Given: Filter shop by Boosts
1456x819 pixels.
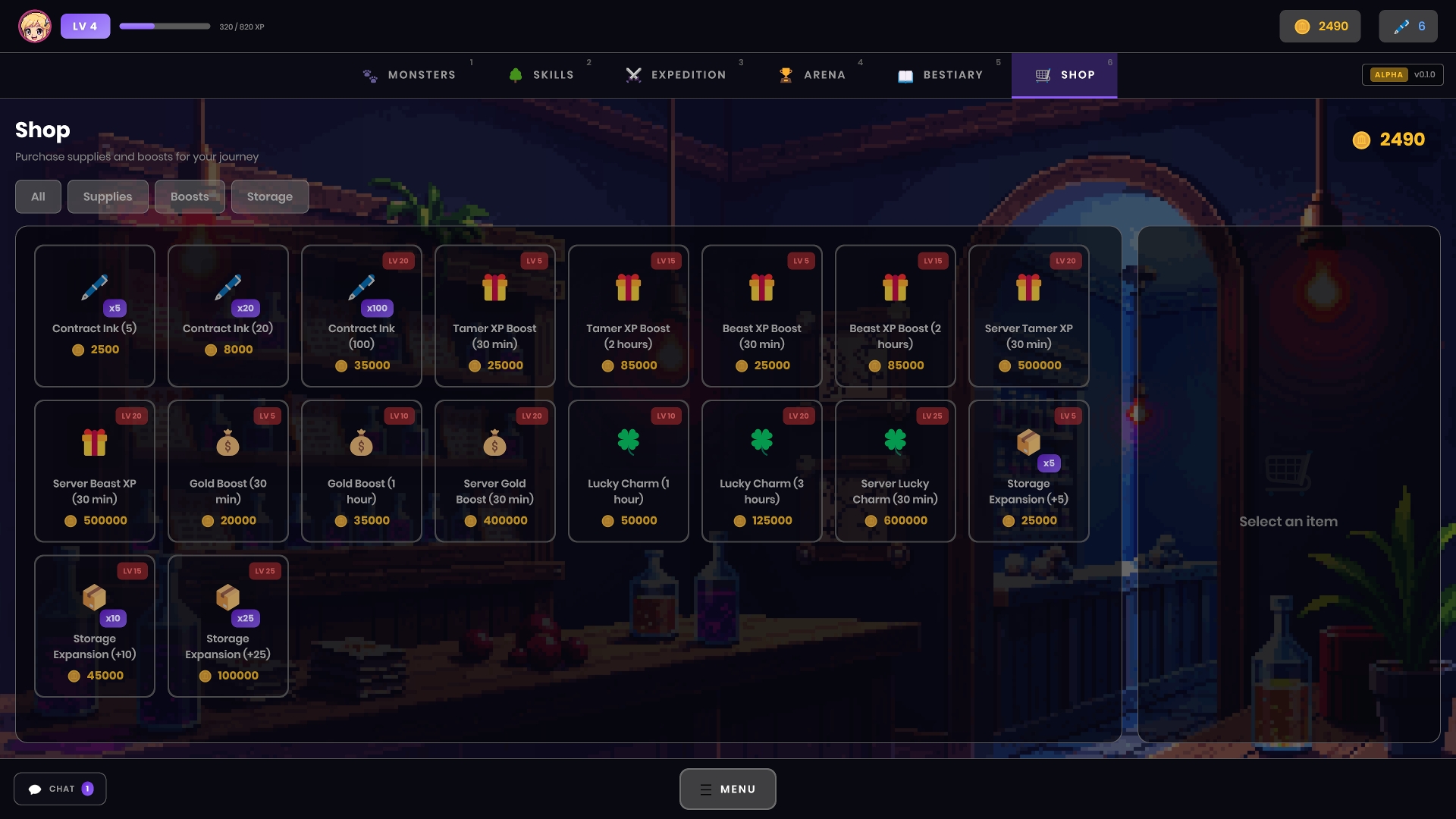Looking at the screenshot, I should (x=190, y=196).
